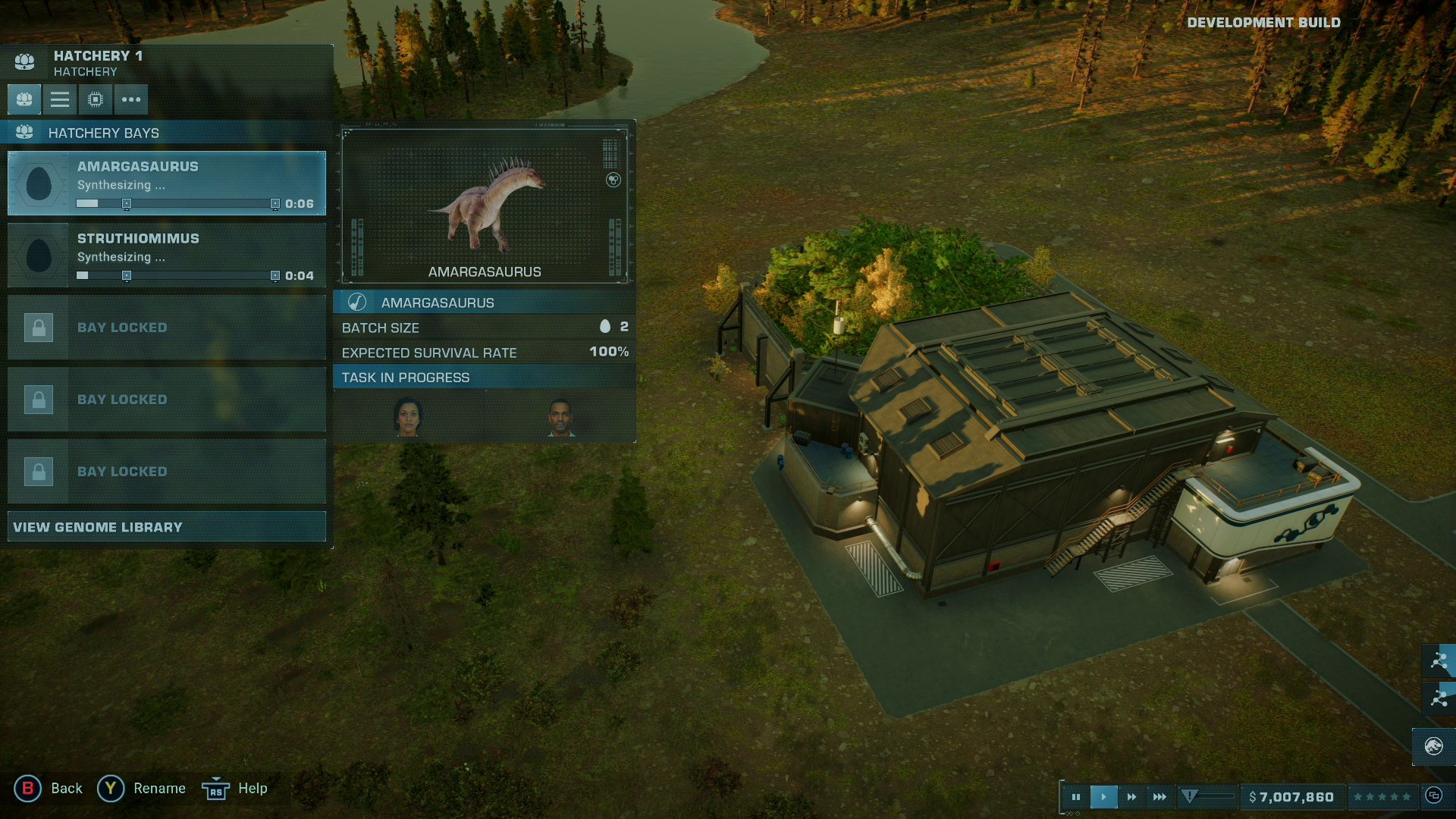Image resolution: width=1456 pixels, height=819 pixels.
Task: Expand the alert warning triangle near playback controls
Action: (x=1189, y=795)
